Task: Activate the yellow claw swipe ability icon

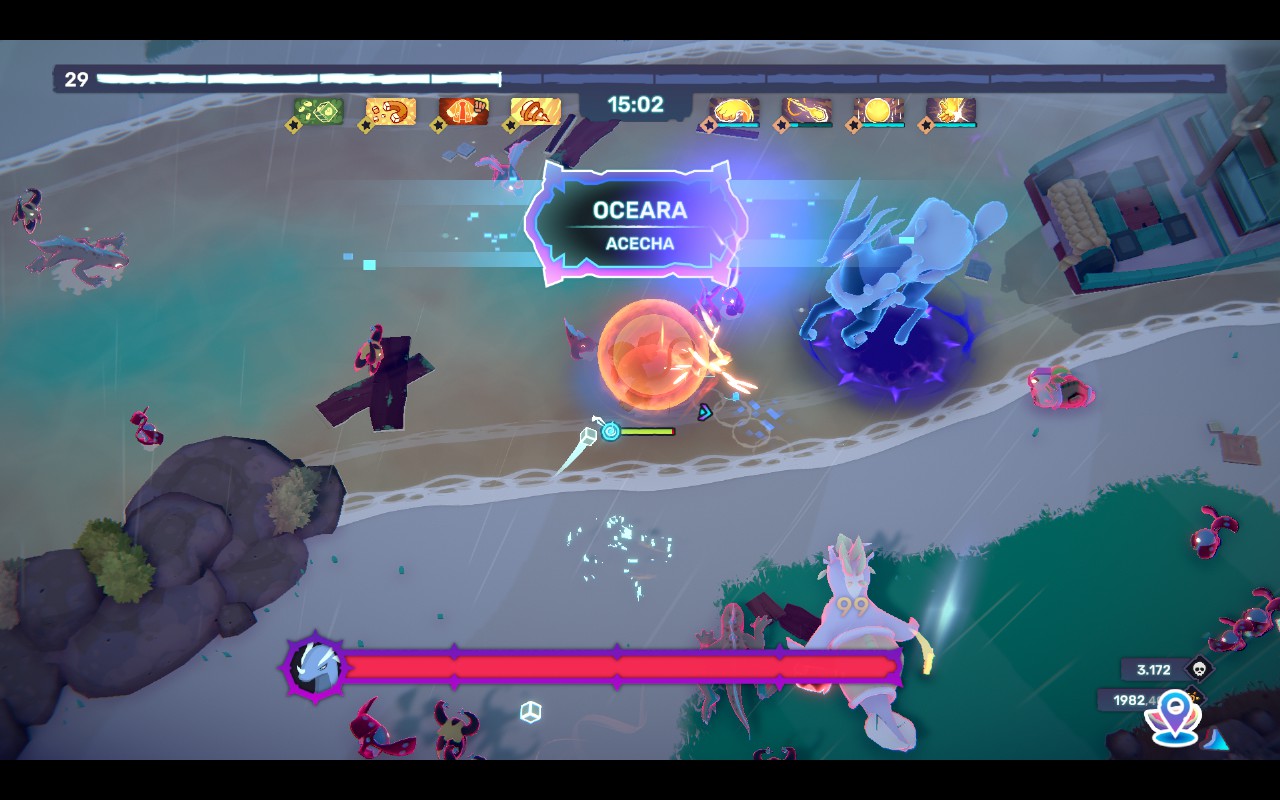Action: click(734, 111)
